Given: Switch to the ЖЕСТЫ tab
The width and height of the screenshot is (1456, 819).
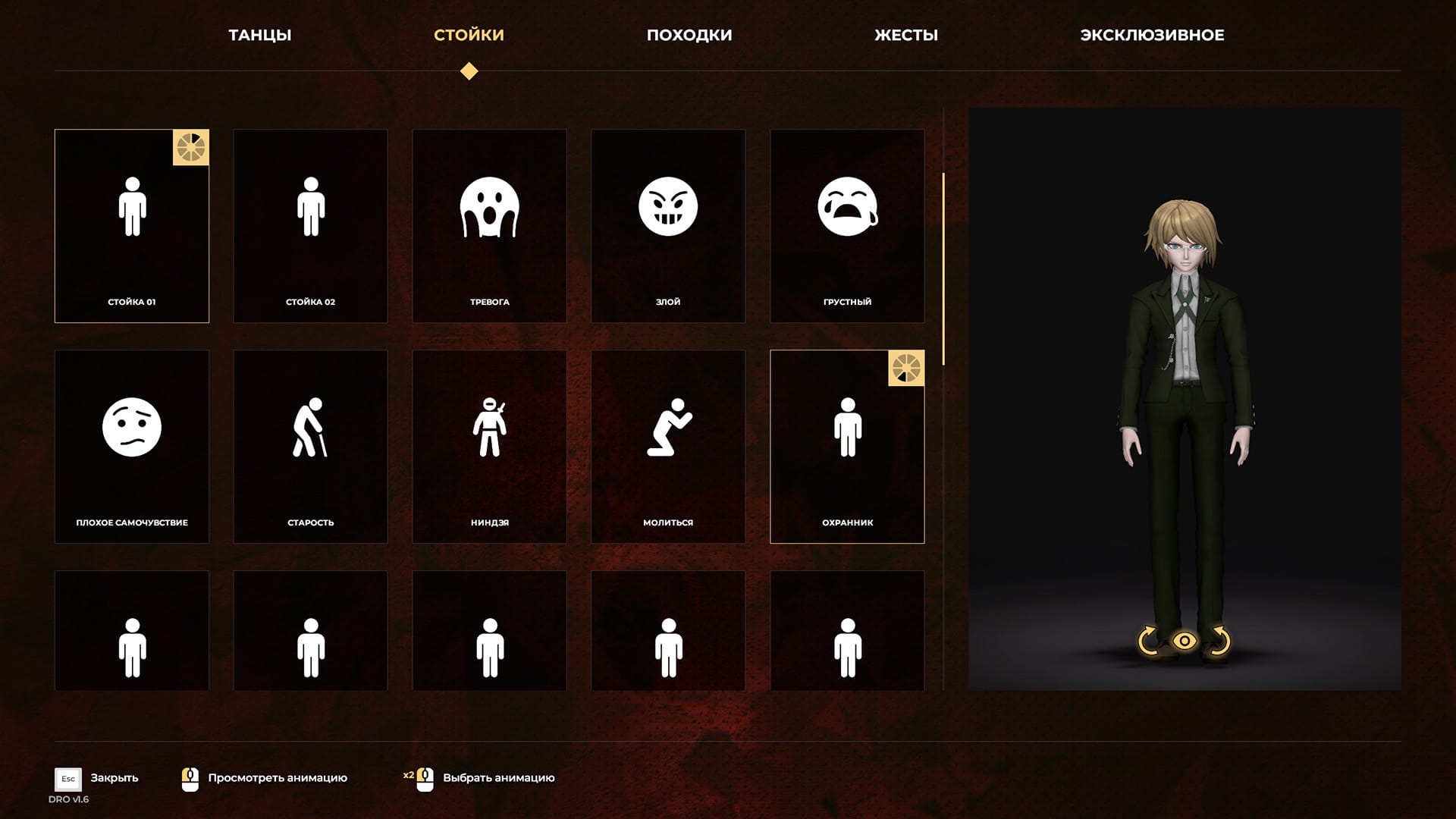Looking at the screenshot, I should point(905,35).
